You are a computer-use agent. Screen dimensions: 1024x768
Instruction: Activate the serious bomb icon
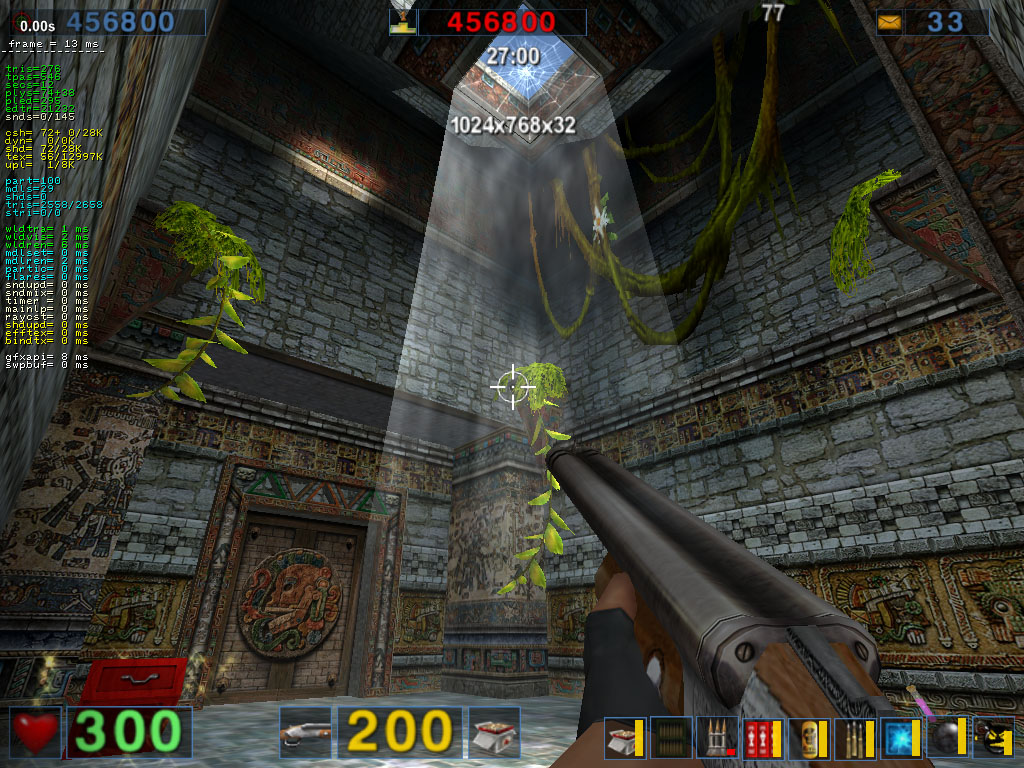[993, 738]
